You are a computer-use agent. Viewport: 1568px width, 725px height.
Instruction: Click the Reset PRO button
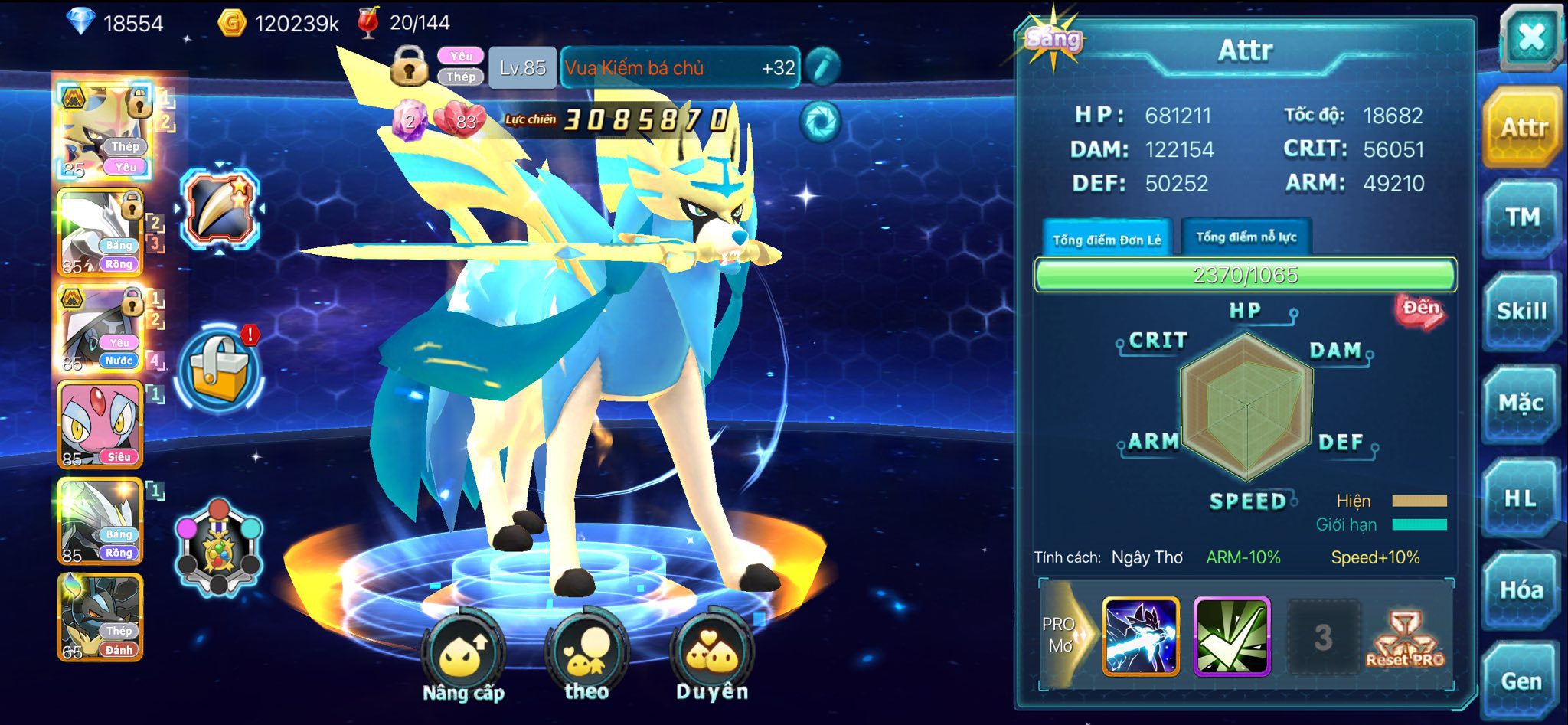pos(1406,639)
